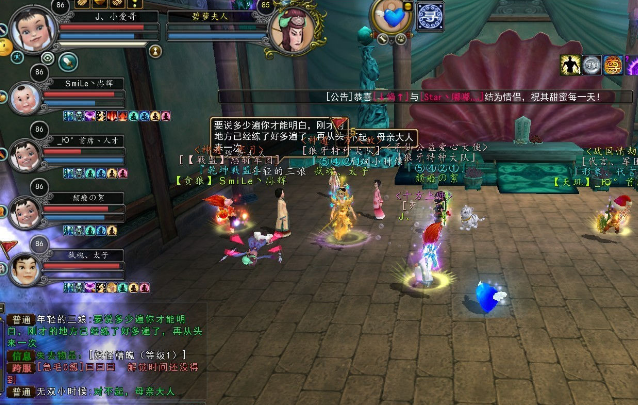Viewport: 638px width, 405px height.
Task: Click the 跨服 cross-server chat tag
Action: pos(21,367)
